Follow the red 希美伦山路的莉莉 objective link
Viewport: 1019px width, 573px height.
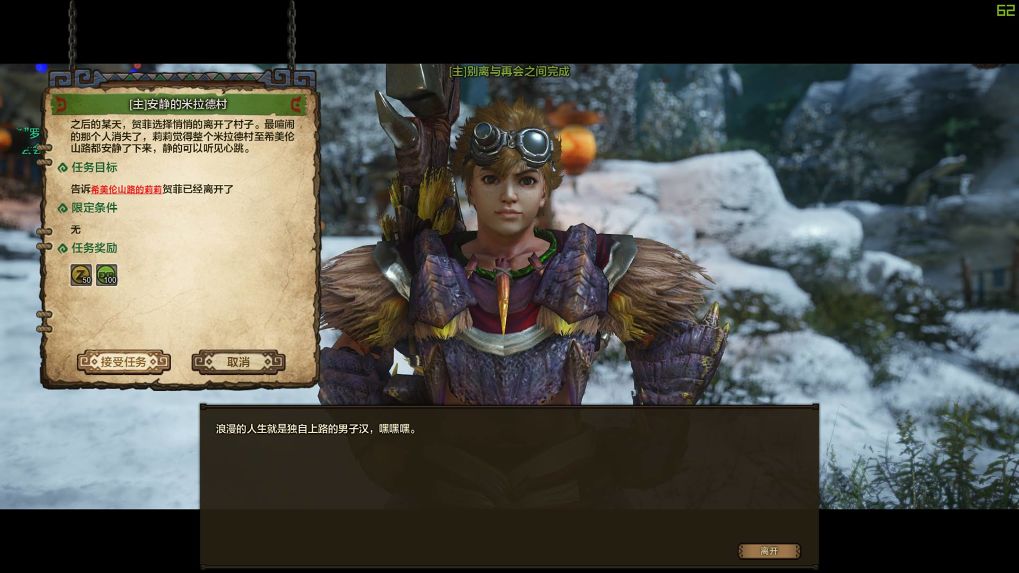126,188
